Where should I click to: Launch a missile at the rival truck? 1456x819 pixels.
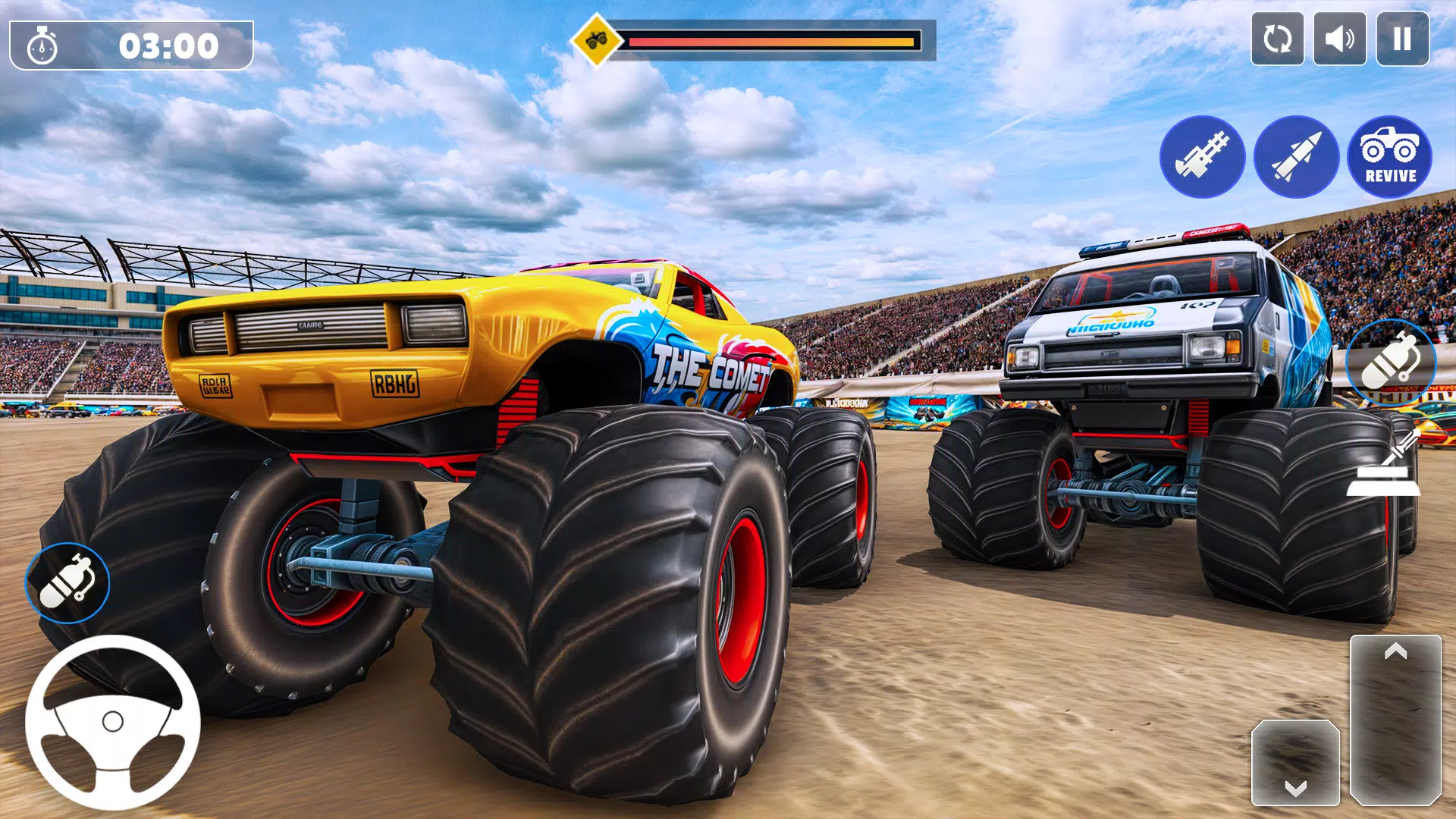pyautogui.click(x=1297, y=155)
